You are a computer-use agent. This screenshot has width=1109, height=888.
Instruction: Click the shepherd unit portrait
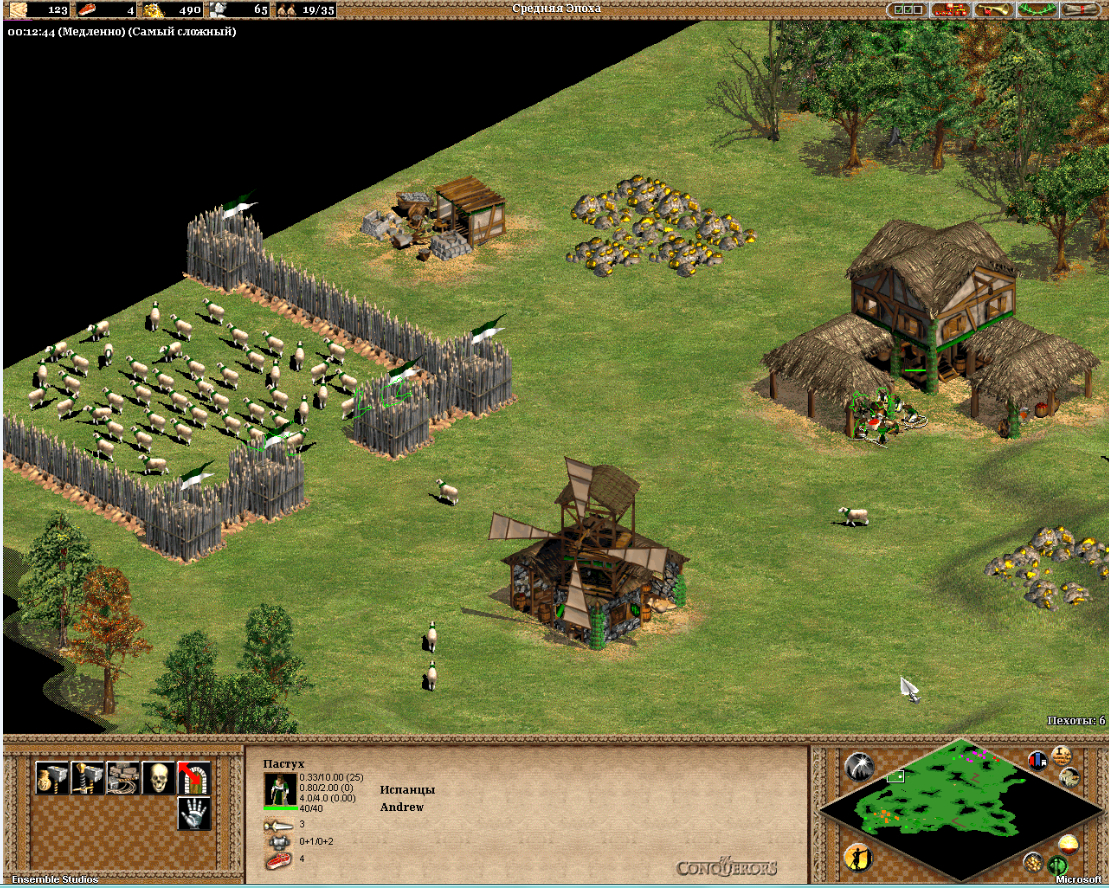click(279, 791)
